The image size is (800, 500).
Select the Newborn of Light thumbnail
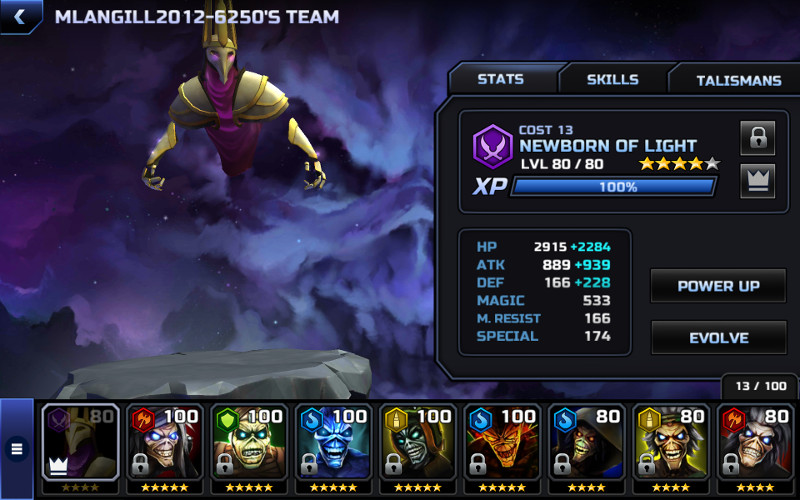[80, 443]
